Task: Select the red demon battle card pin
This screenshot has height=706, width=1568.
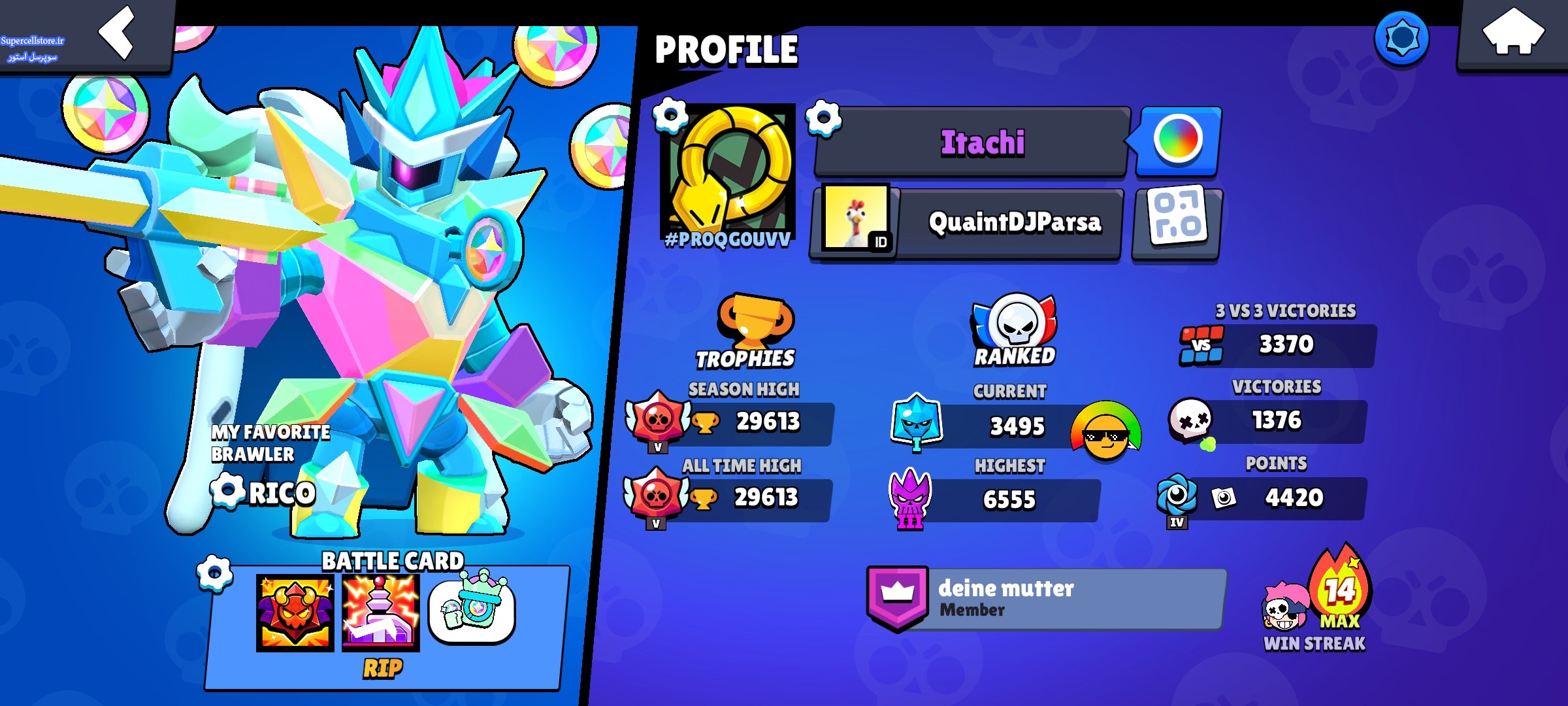Action: [295, 613]
